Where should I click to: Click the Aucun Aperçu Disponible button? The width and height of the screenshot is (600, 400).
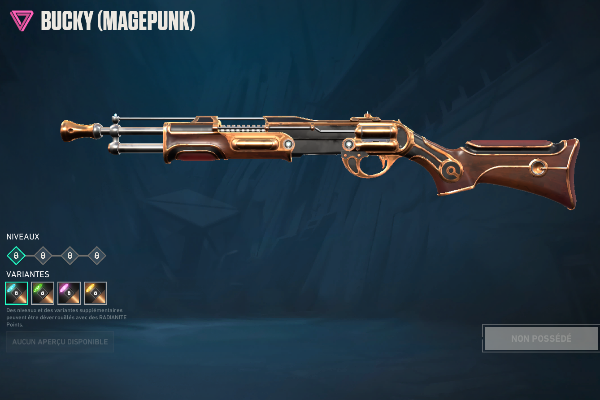tap(59, 343)
